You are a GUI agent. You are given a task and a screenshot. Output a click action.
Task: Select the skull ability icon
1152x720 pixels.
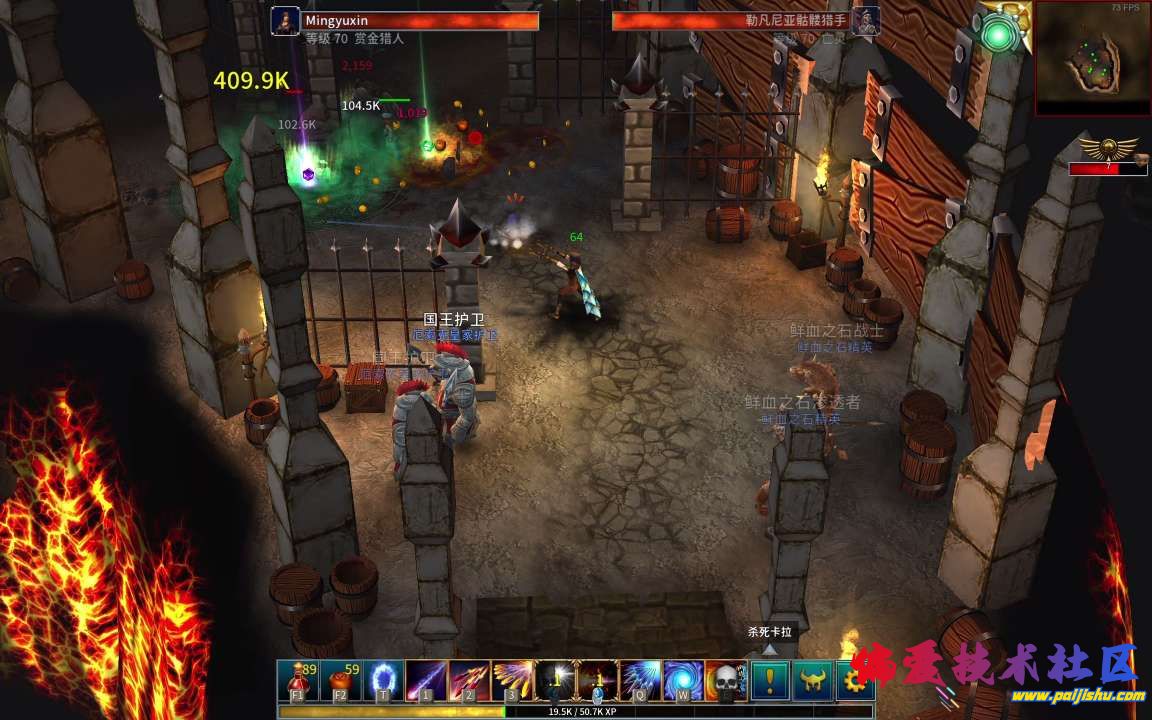point(727,680)
